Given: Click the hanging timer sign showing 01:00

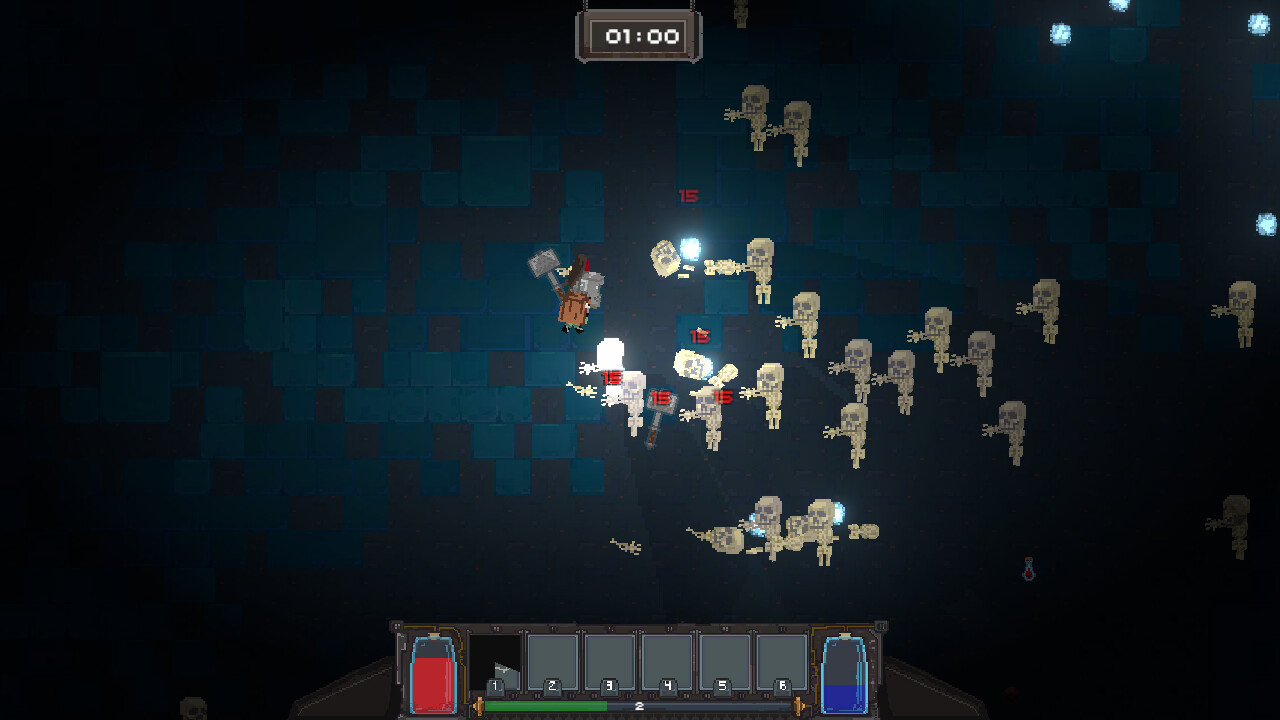Looking at the screenshot, I should pyautogui.click(x=639, y=33).
